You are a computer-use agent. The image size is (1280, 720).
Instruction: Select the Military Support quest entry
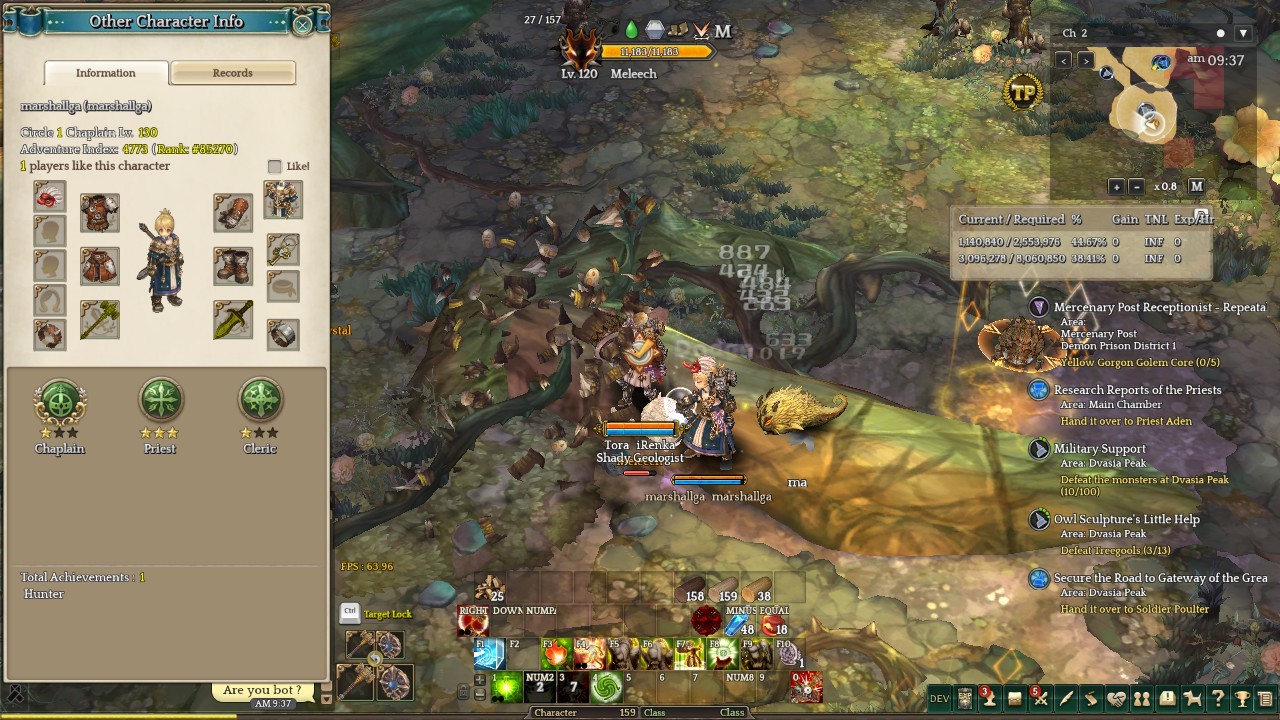click(1099, 449)
